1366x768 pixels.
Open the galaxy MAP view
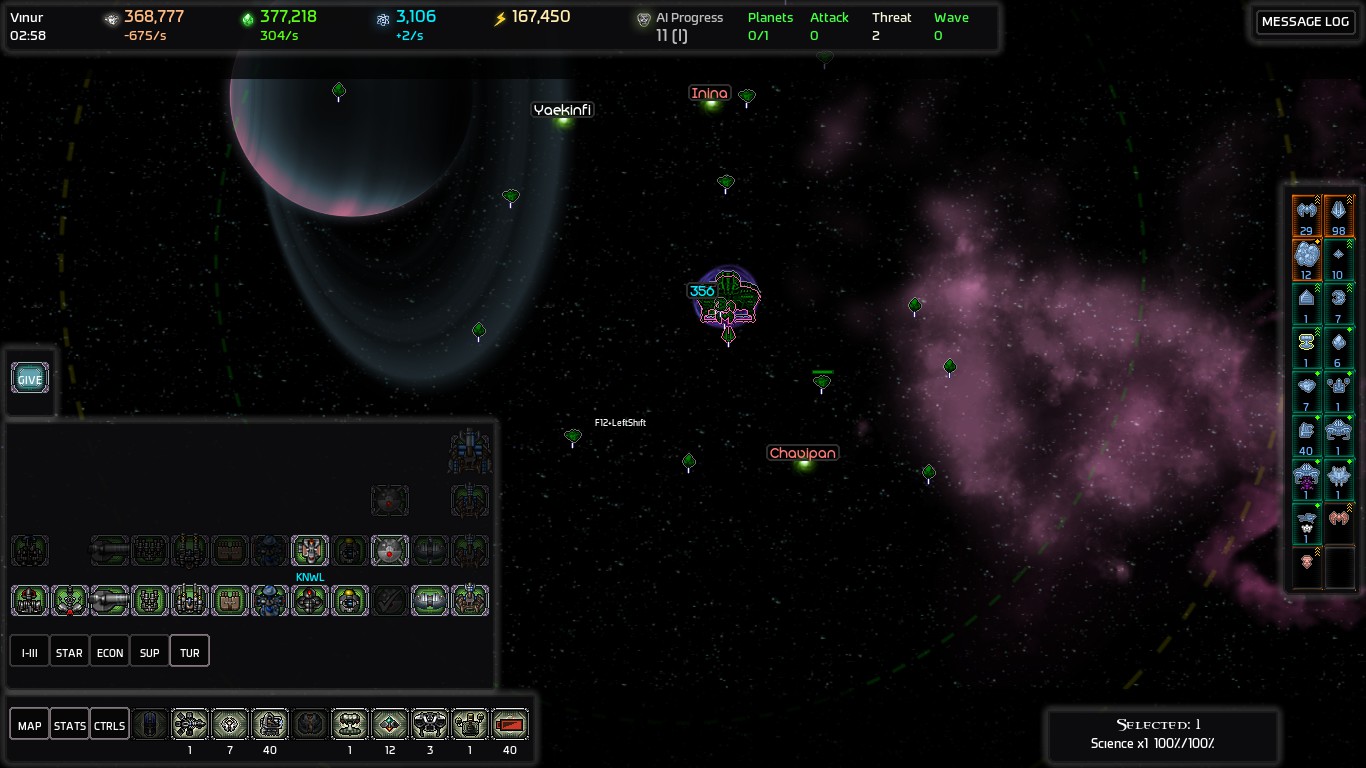(x=30, y=725)
